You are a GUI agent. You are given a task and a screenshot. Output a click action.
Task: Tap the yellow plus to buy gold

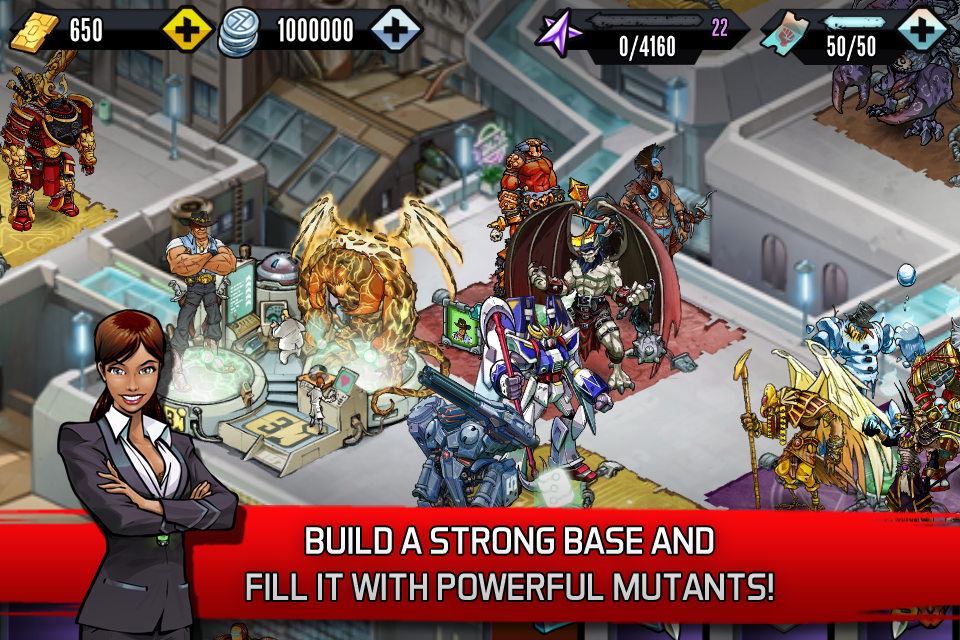[x=186, y=30]
